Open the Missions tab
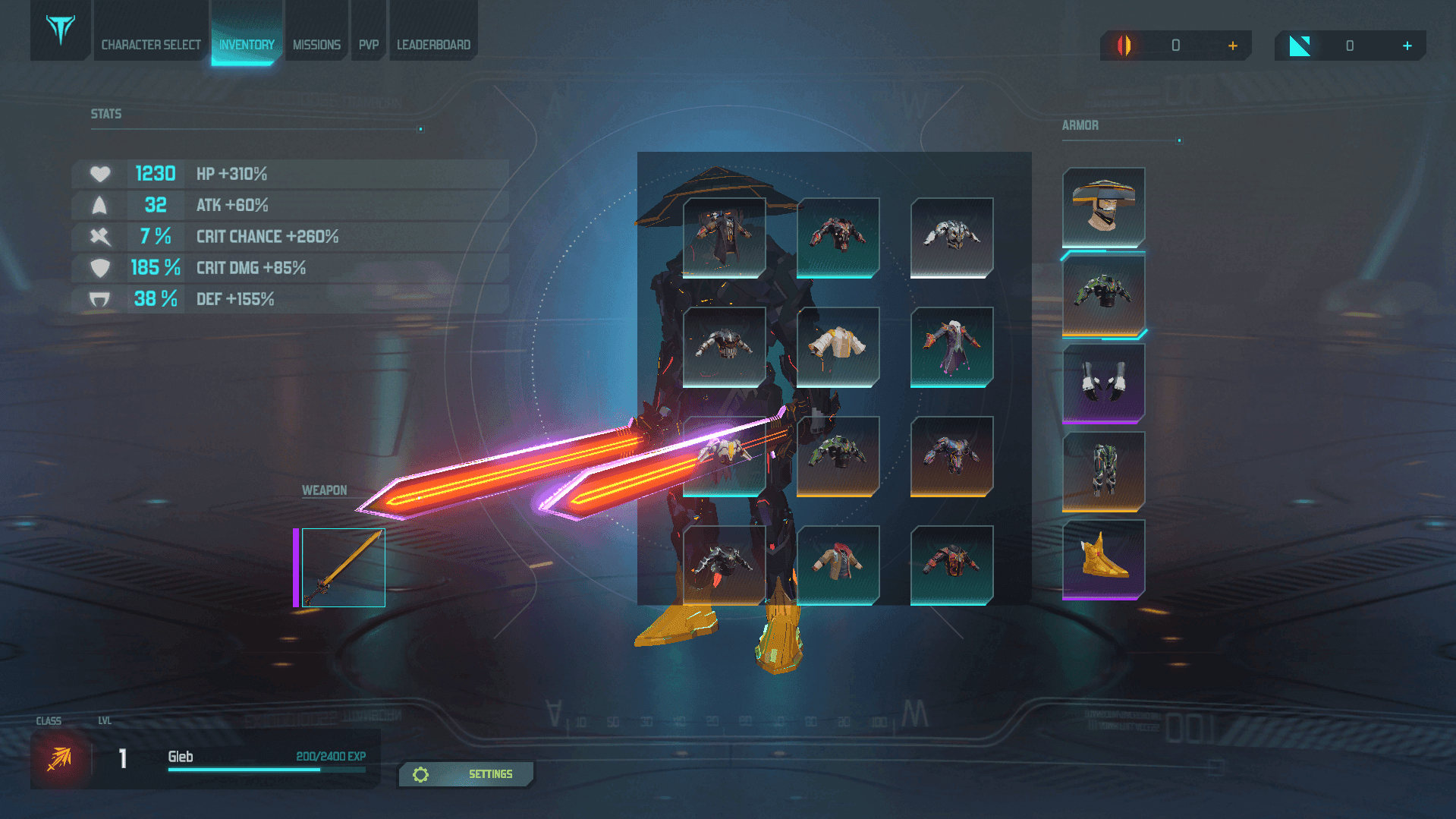Viewport: 1456px width, 819px height. 316,44
